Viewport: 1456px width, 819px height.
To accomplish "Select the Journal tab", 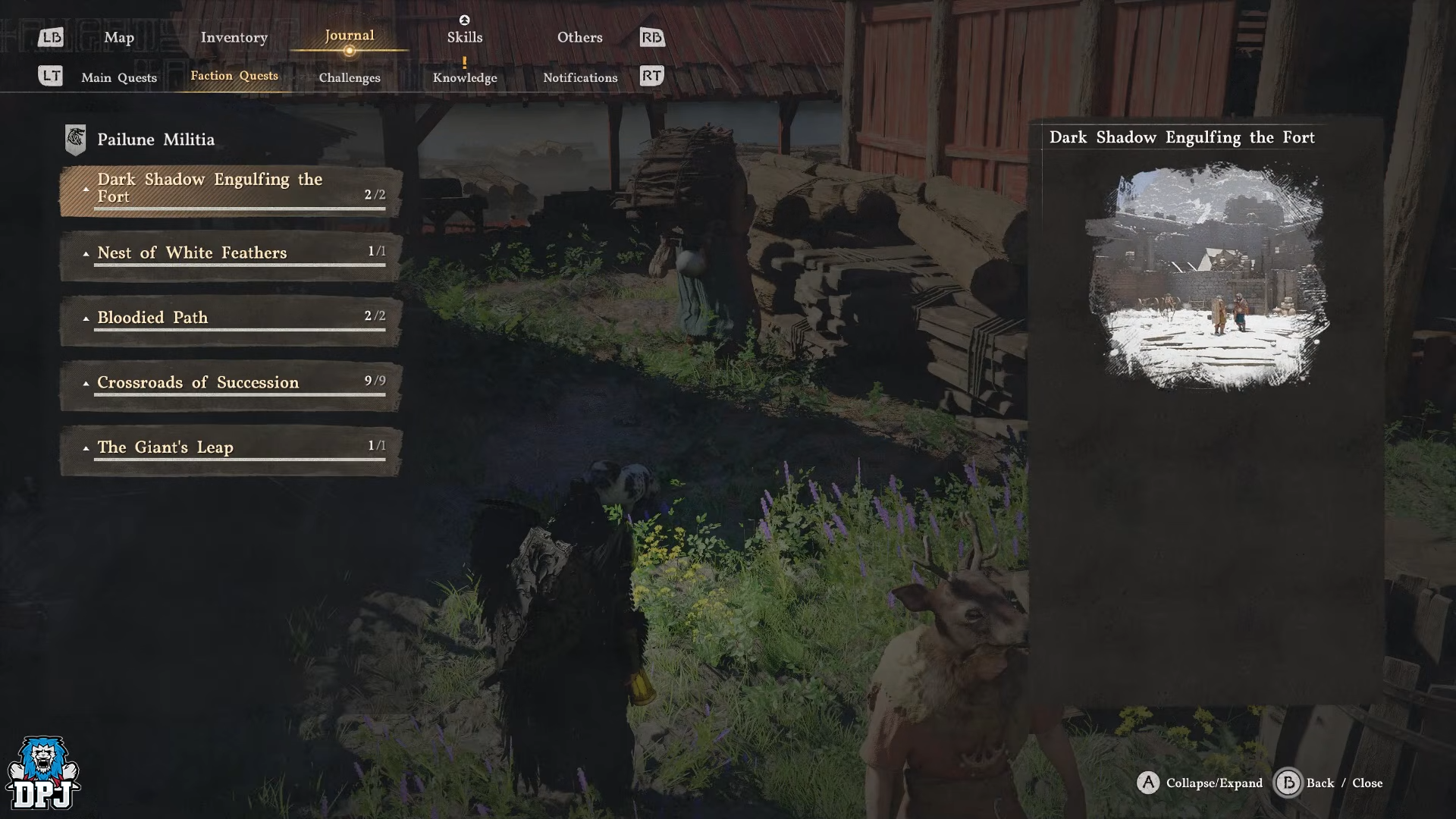I will [x=349, y=36].
